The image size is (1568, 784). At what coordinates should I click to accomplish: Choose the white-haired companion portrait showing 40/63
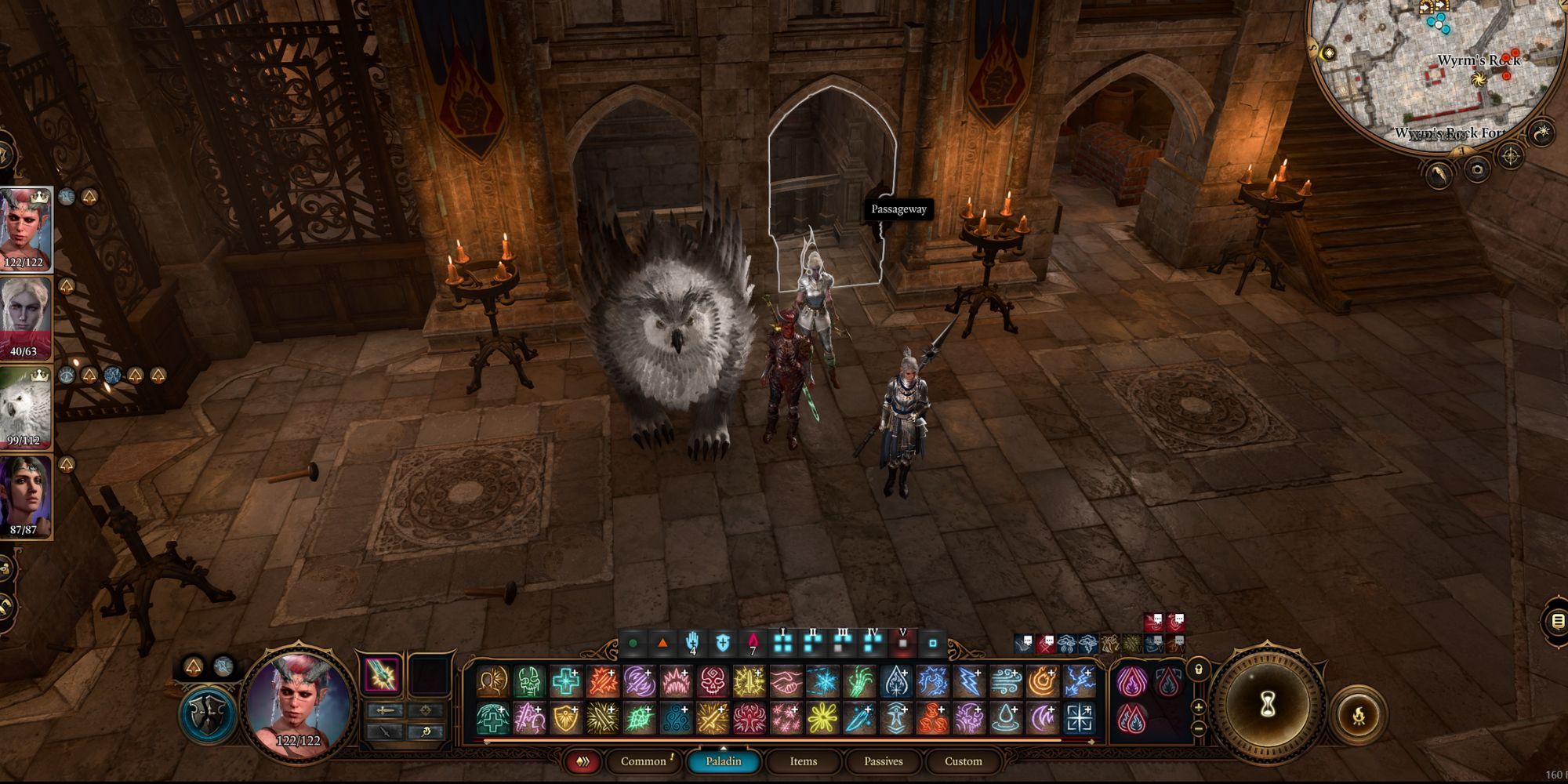click(24, 318)
